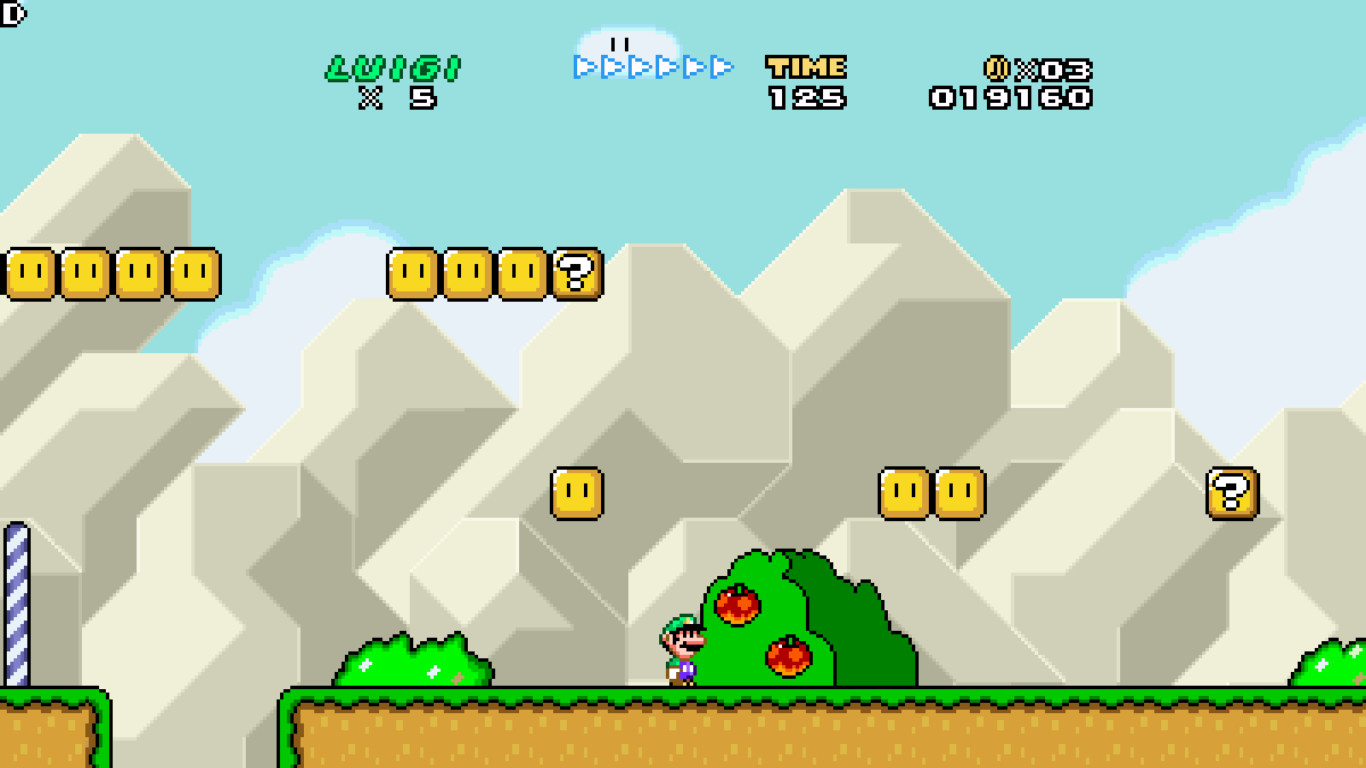Viewport: 1366px width, 768px height.
Task: Click the yellow TIME label
Action: click(804, 66)
